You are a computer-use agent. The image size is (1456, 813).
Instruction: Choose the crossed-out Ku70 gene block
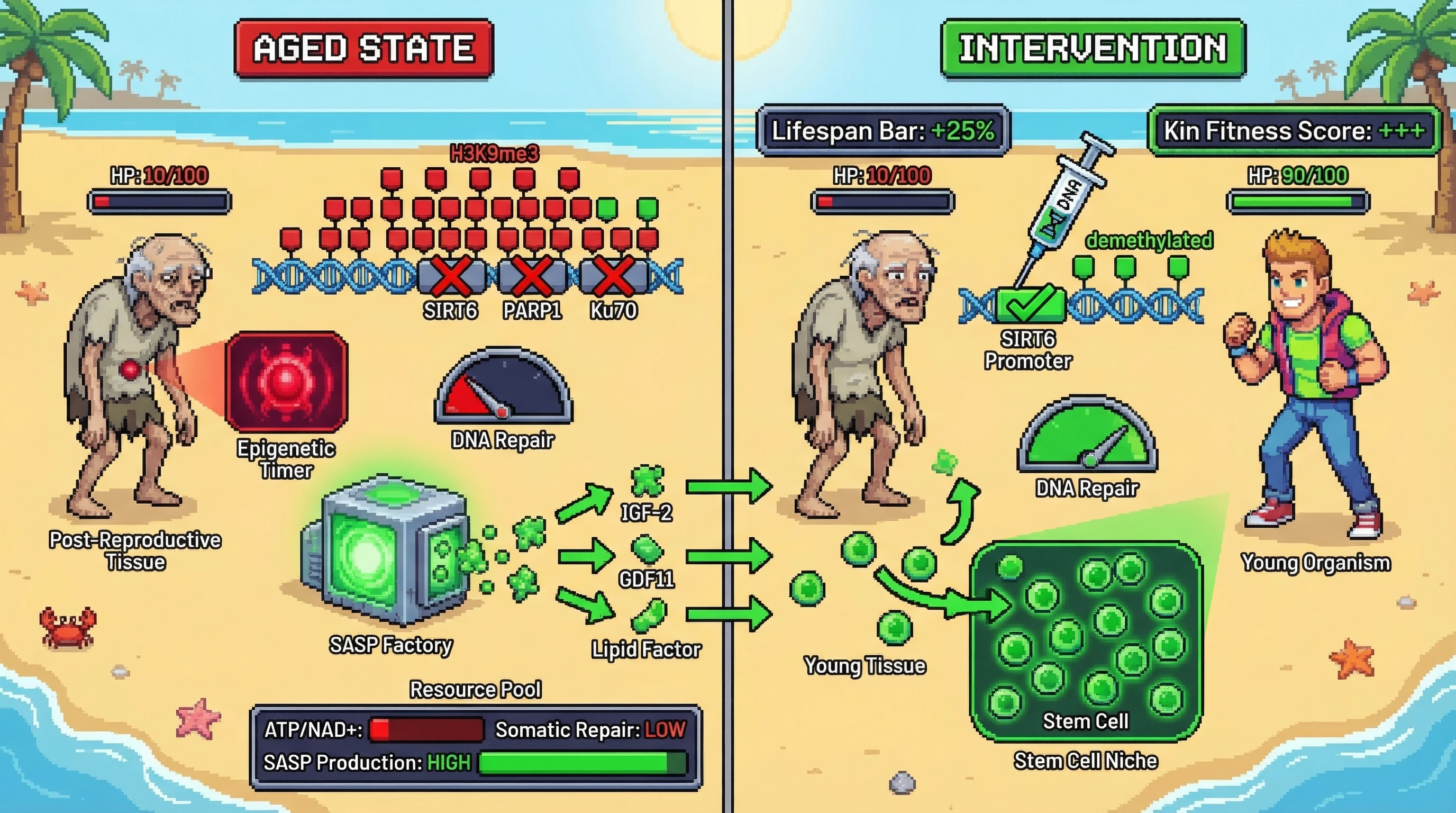614,276
